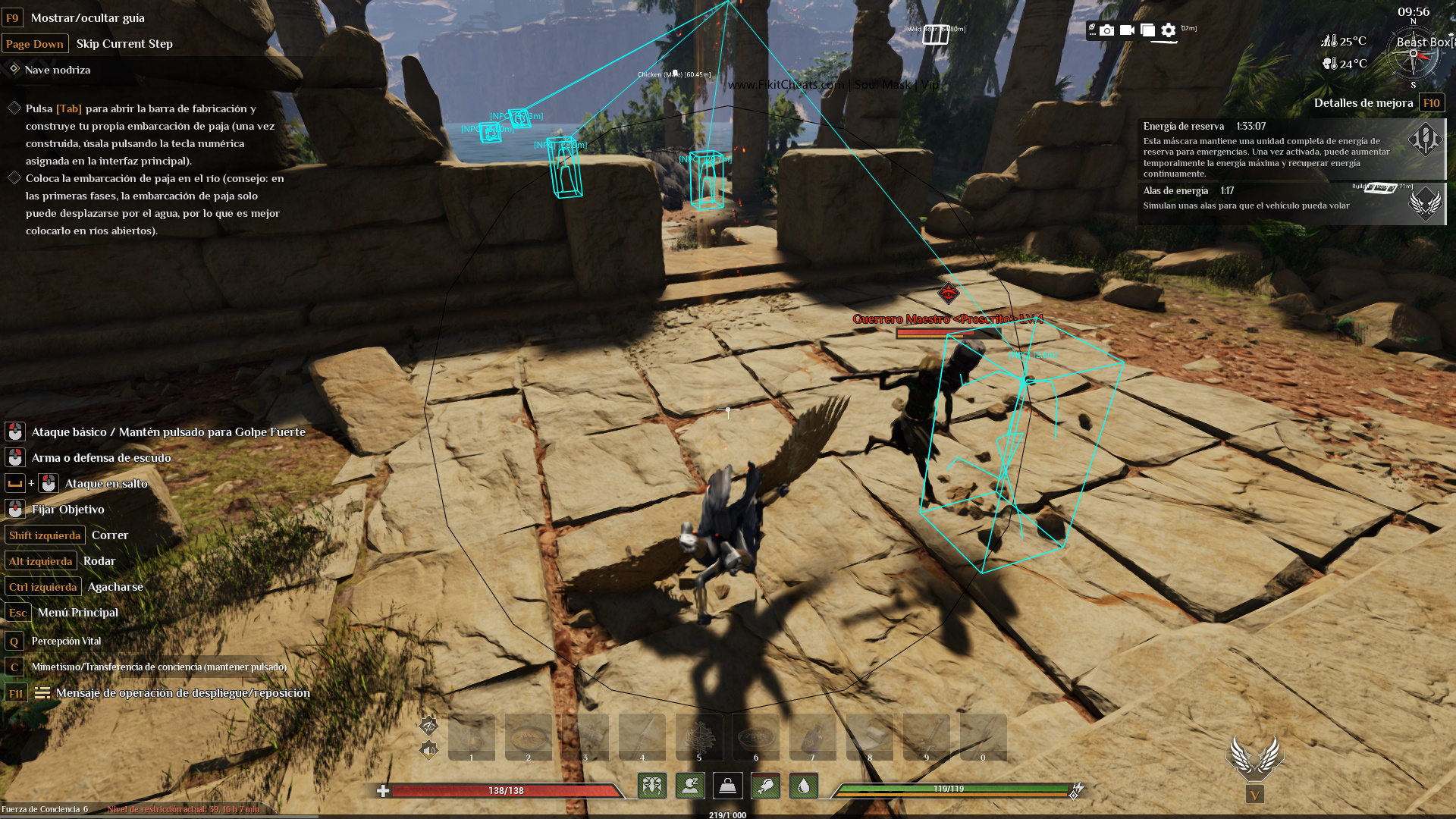Click the sleep status icon near the hotbar
The image size is (1456, 819).
point(690,786)
